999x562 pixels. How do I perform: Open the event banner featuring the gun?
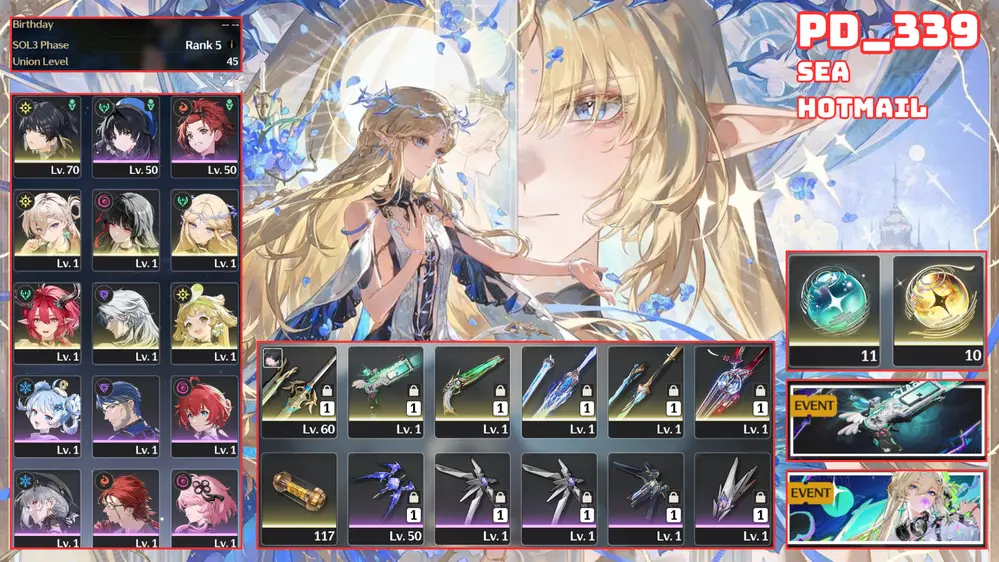tap(886, 418)
